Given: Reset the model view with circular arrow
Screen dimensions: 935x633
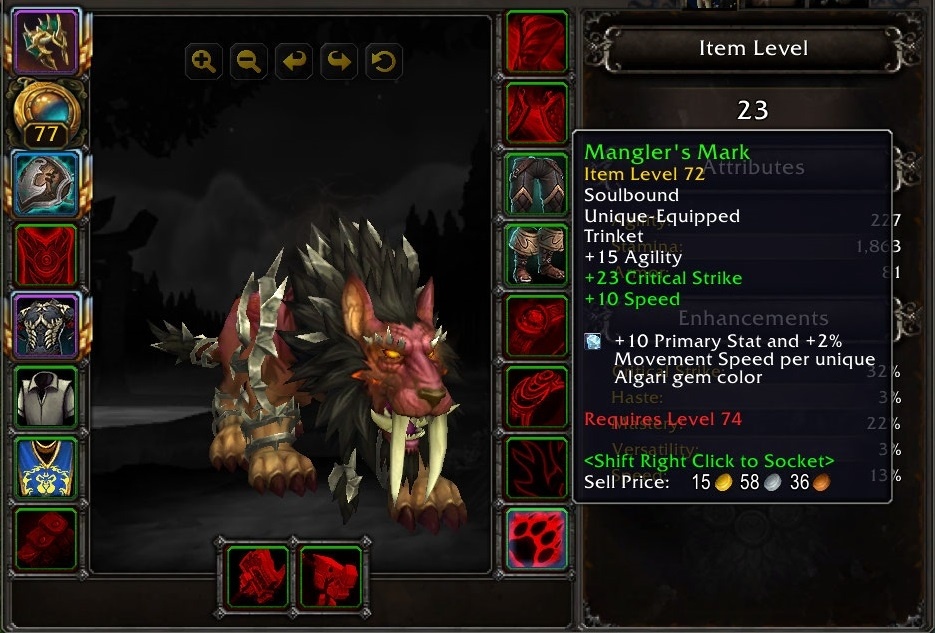Looking at the screenshot, I should [384, 62].
